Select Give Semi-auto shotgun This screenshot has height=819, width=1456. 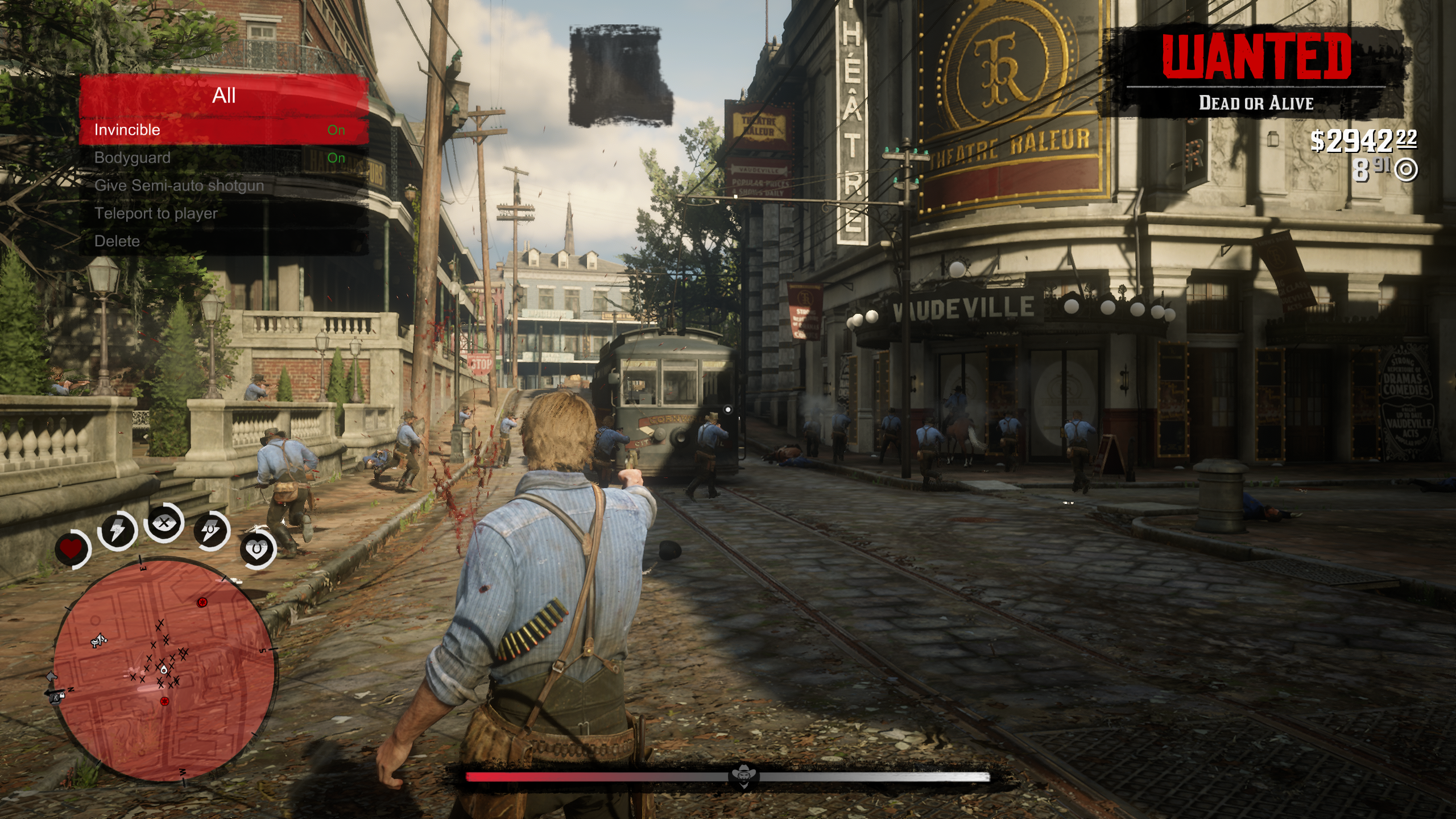(224, 186)
